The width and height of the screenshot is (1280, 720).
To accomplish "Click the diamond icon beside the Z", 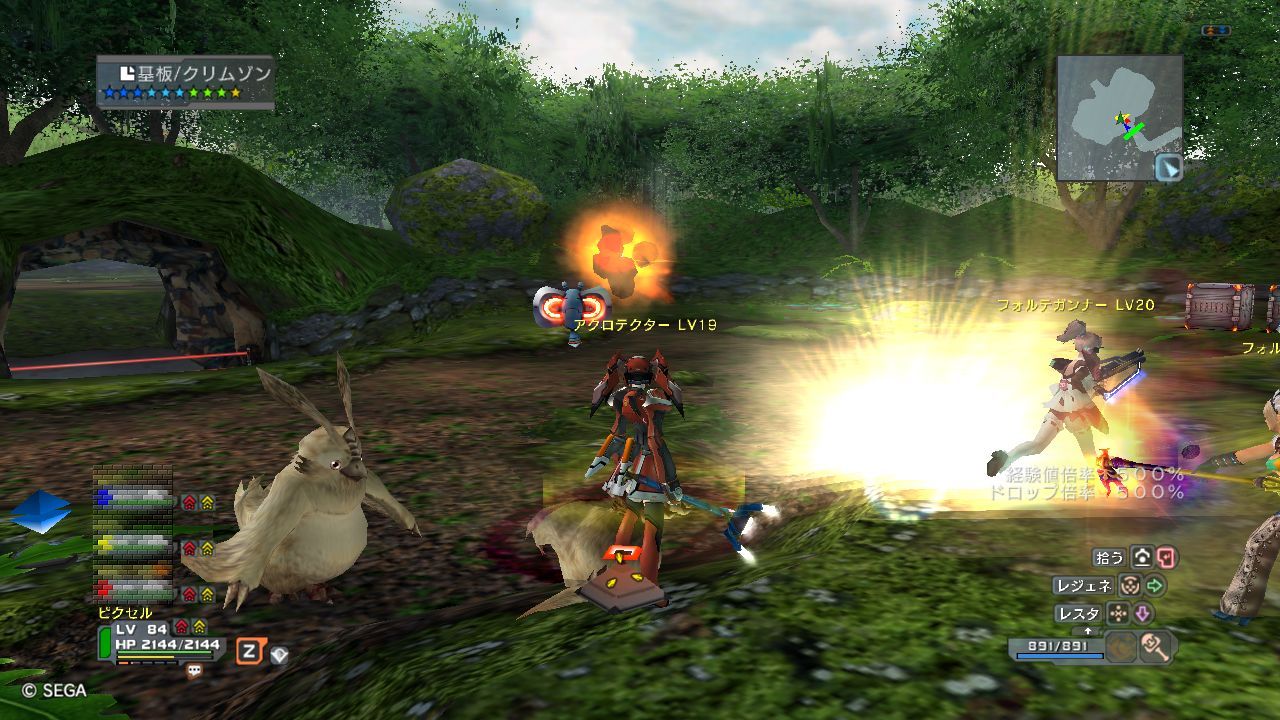I will tap(279, 655).
